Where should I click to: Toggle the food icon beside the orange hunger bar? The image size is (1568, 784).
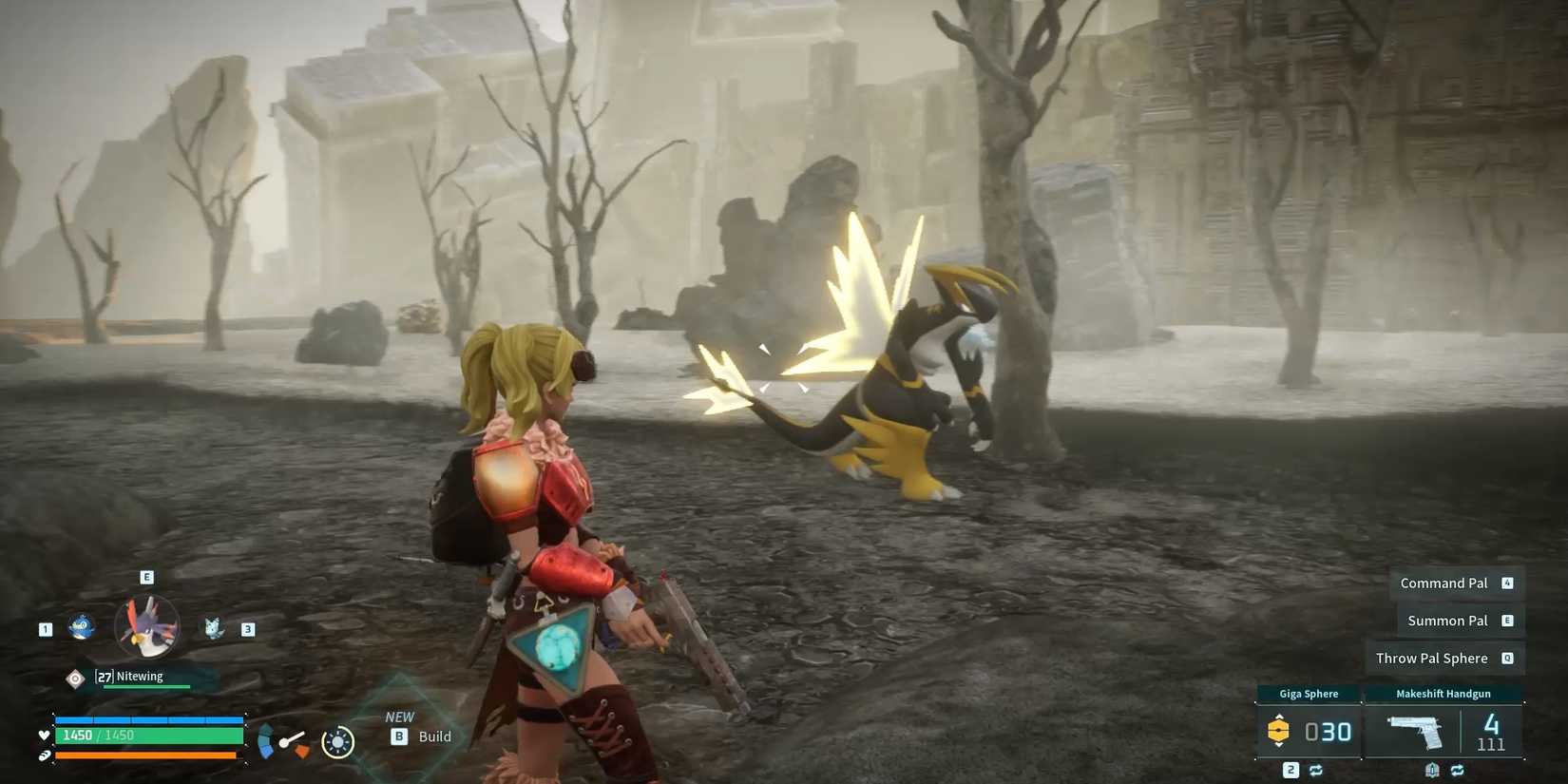(46, 755)
